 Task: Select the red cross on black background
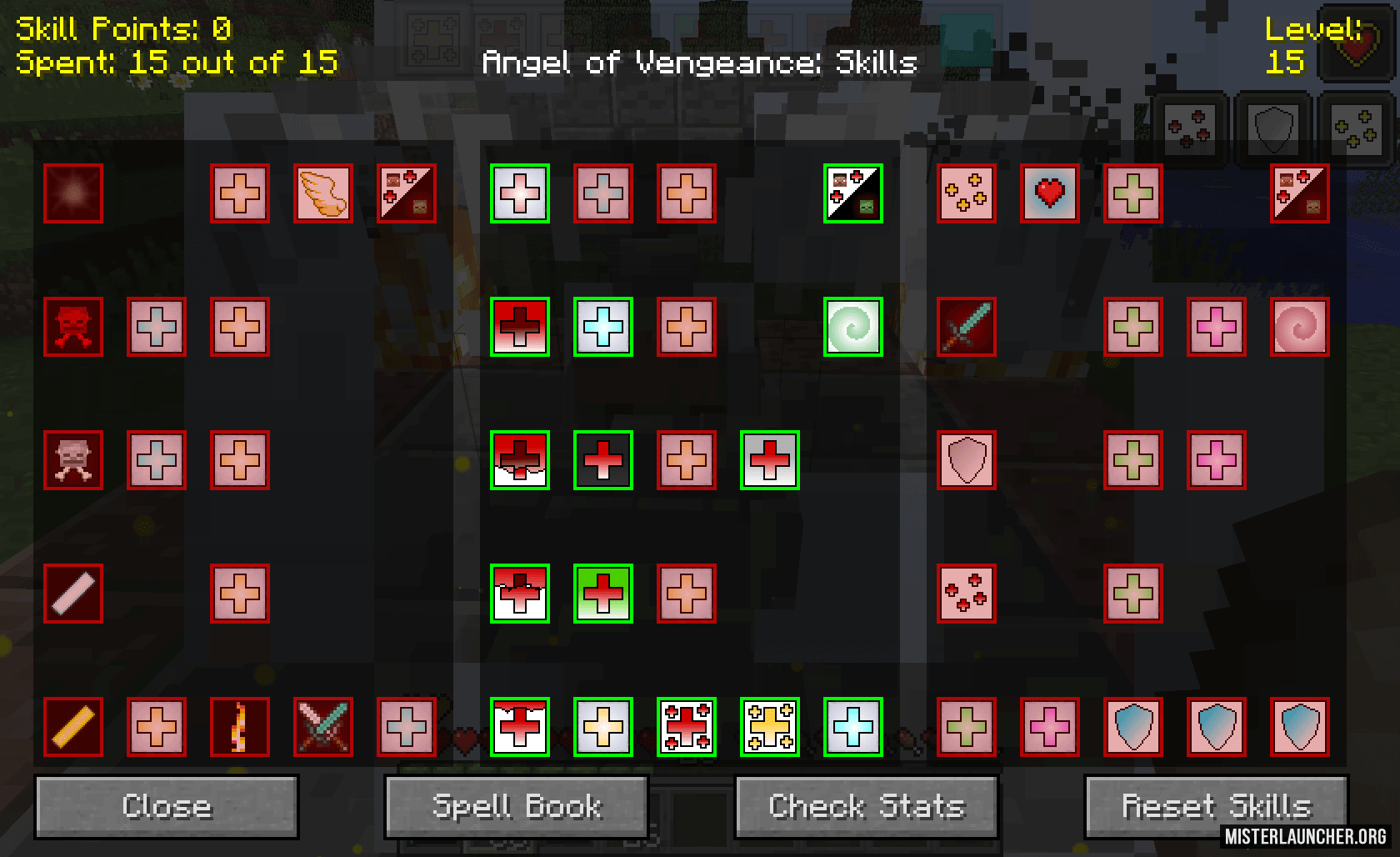click(603, 460)
